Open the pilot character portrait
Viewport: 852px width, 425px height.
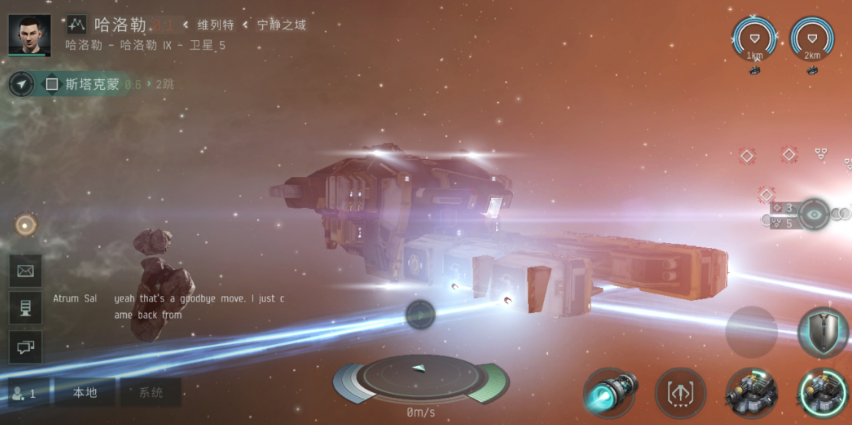(x=29, y=34)
